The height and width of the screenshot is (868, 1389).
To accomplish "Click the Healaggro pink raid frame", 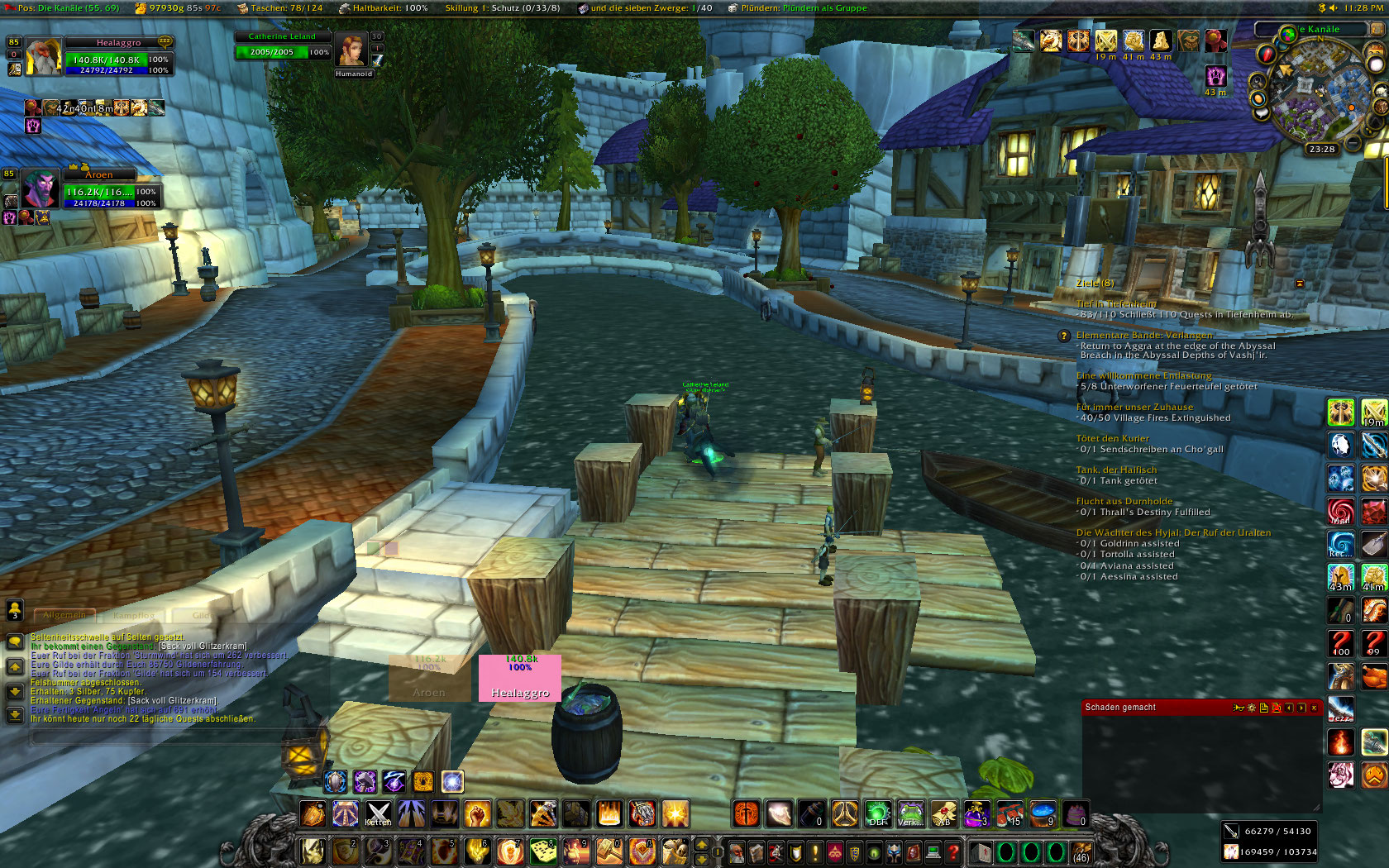I will 520,678.
